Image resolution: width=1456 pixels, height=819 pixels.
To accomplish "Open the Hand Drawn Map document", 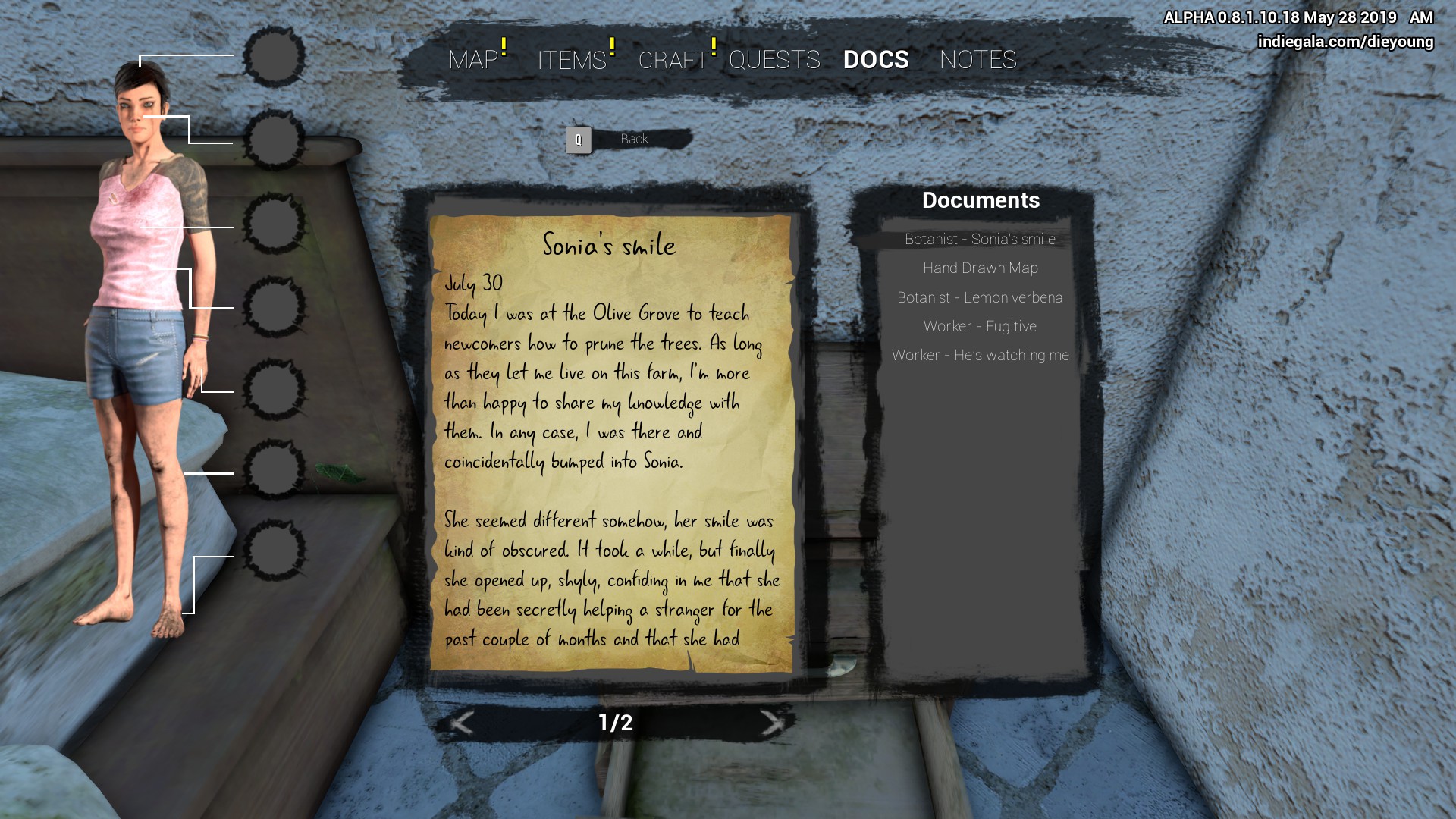I will point(980,268).
